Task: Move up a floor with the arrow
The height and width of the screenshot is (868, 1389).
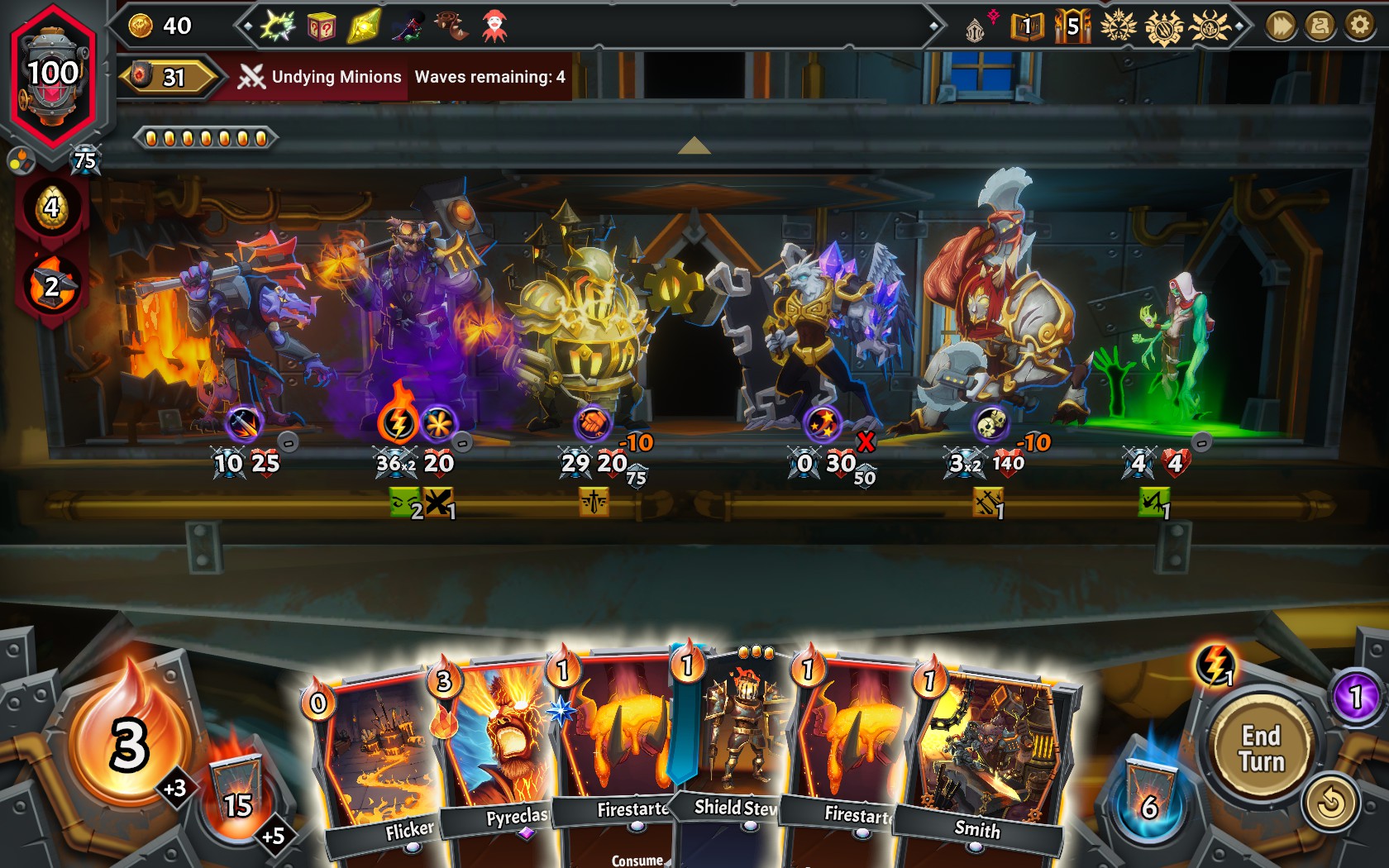Action: pos(694,146)
